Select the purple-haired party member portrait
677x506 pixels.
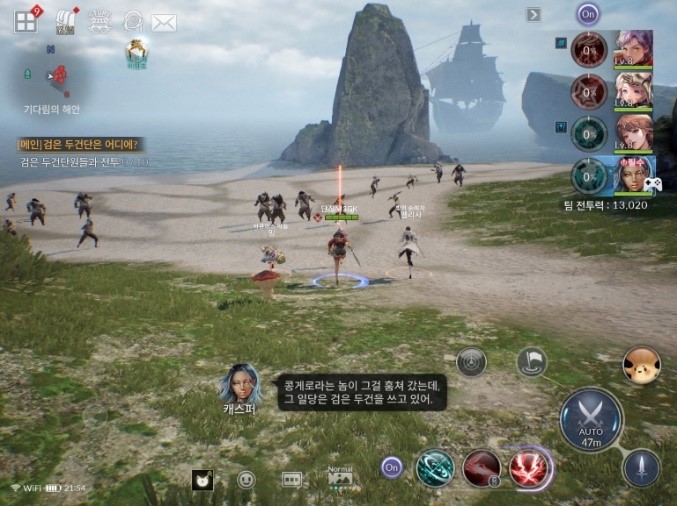634,48
